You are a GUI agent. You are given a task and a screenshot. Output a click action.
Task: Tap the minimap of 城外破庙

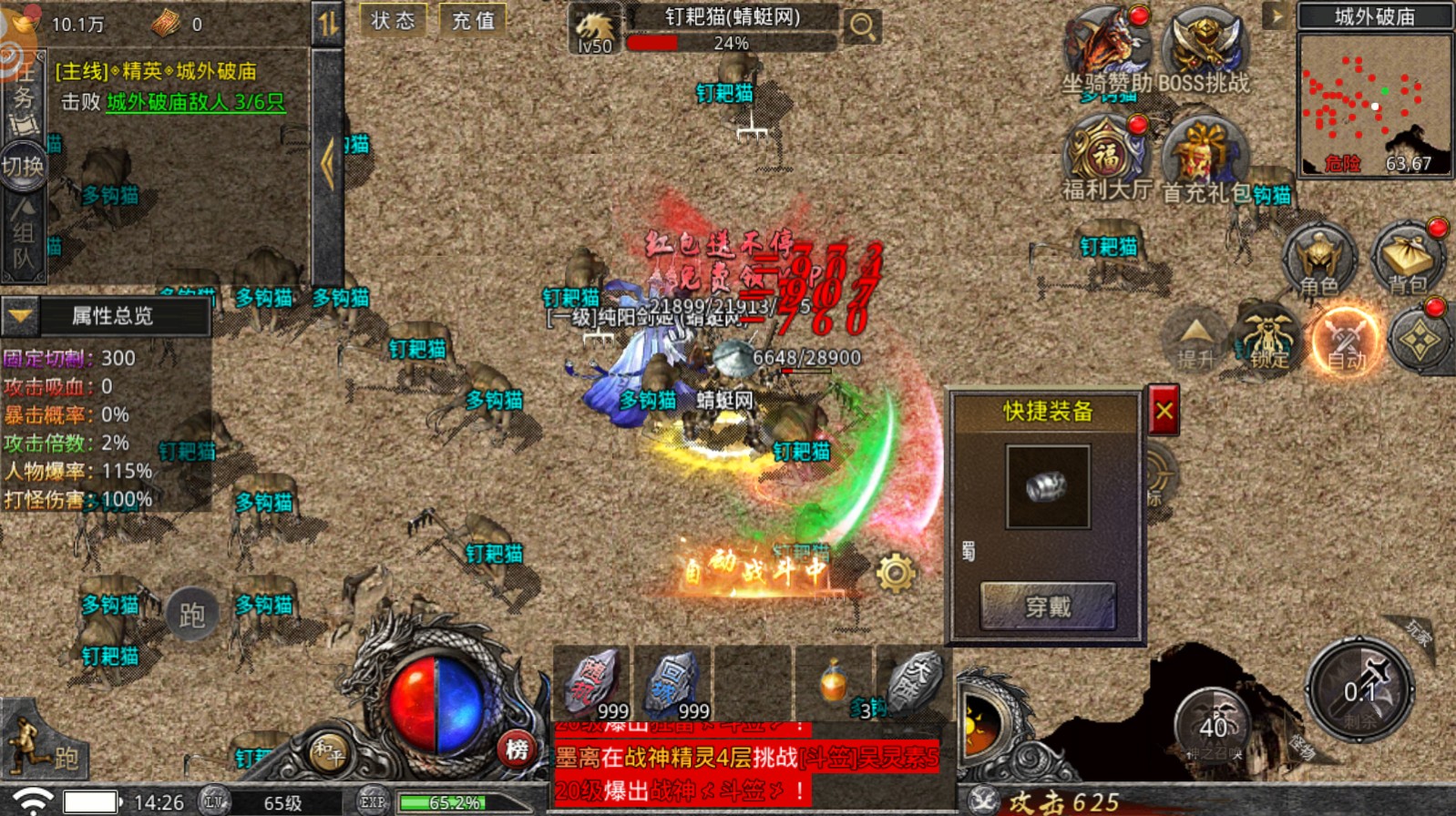(x=1374, y=105)
